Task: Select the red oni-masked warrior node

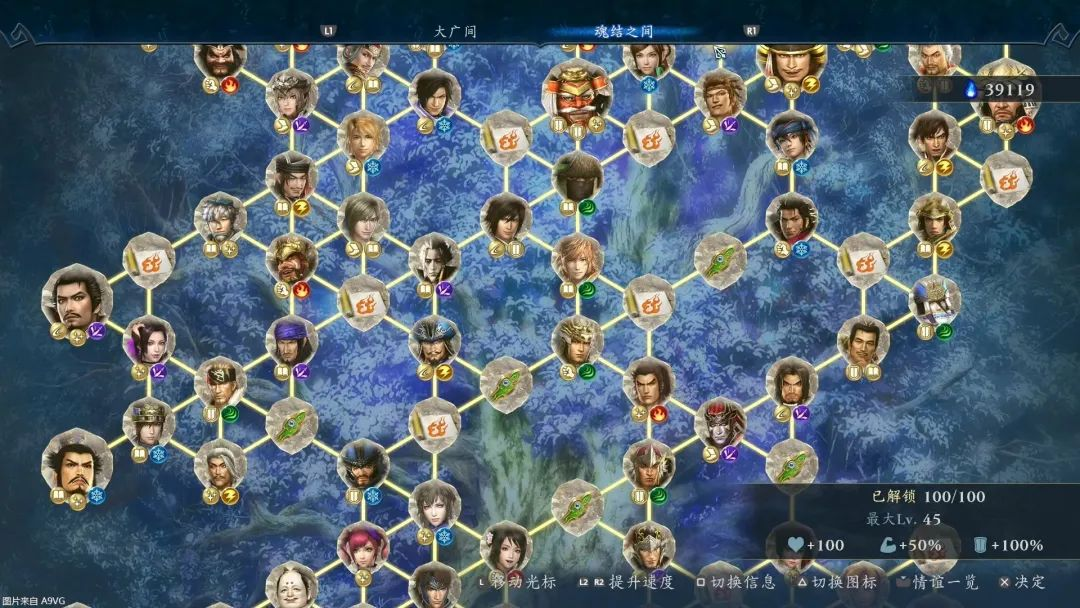Action: 577,88
